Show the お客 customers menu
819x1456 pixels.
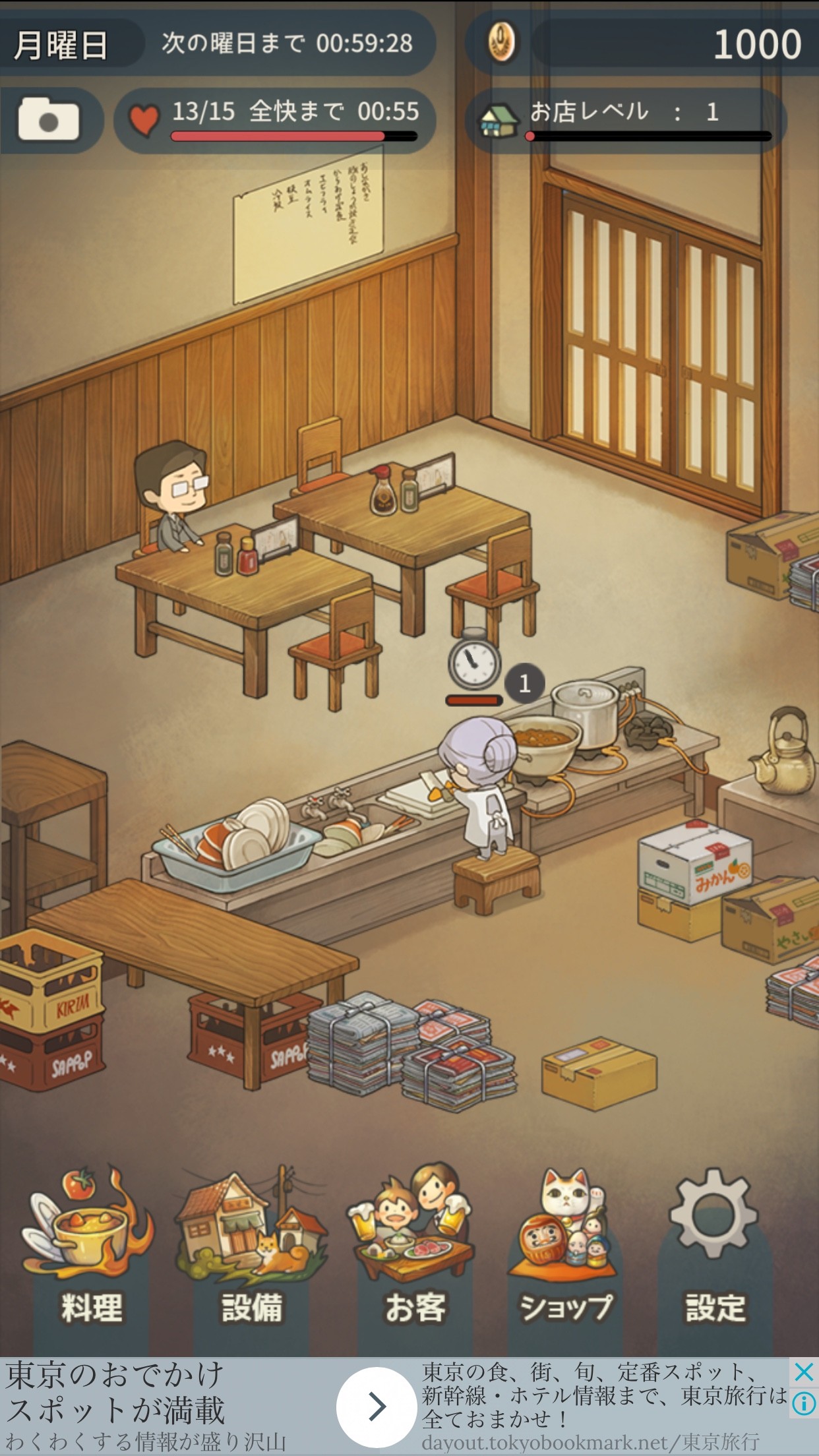tap(414, 1253)
